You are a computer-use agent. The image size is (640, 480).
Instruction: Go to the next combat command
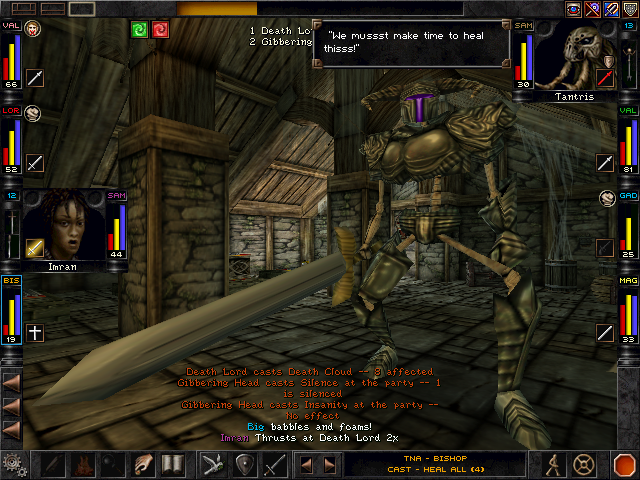point(328,465)
